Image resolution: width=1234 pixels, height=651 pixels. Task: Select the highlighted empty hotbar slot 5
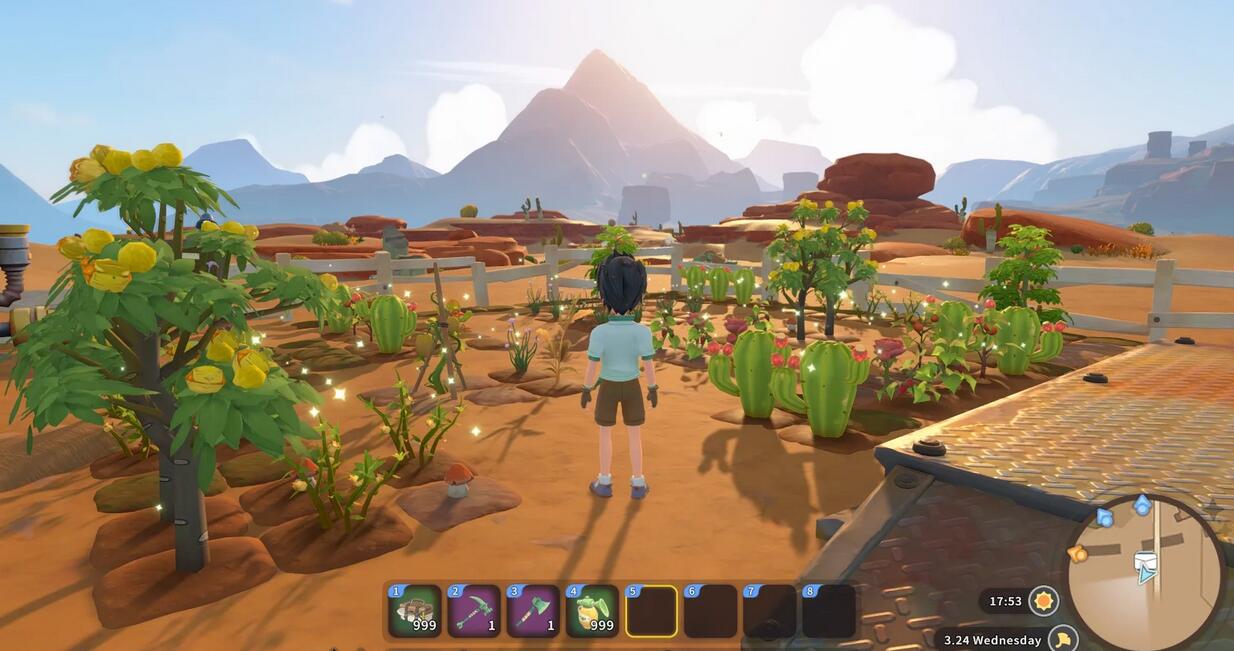pyautogui.click(x=651, y=611)
